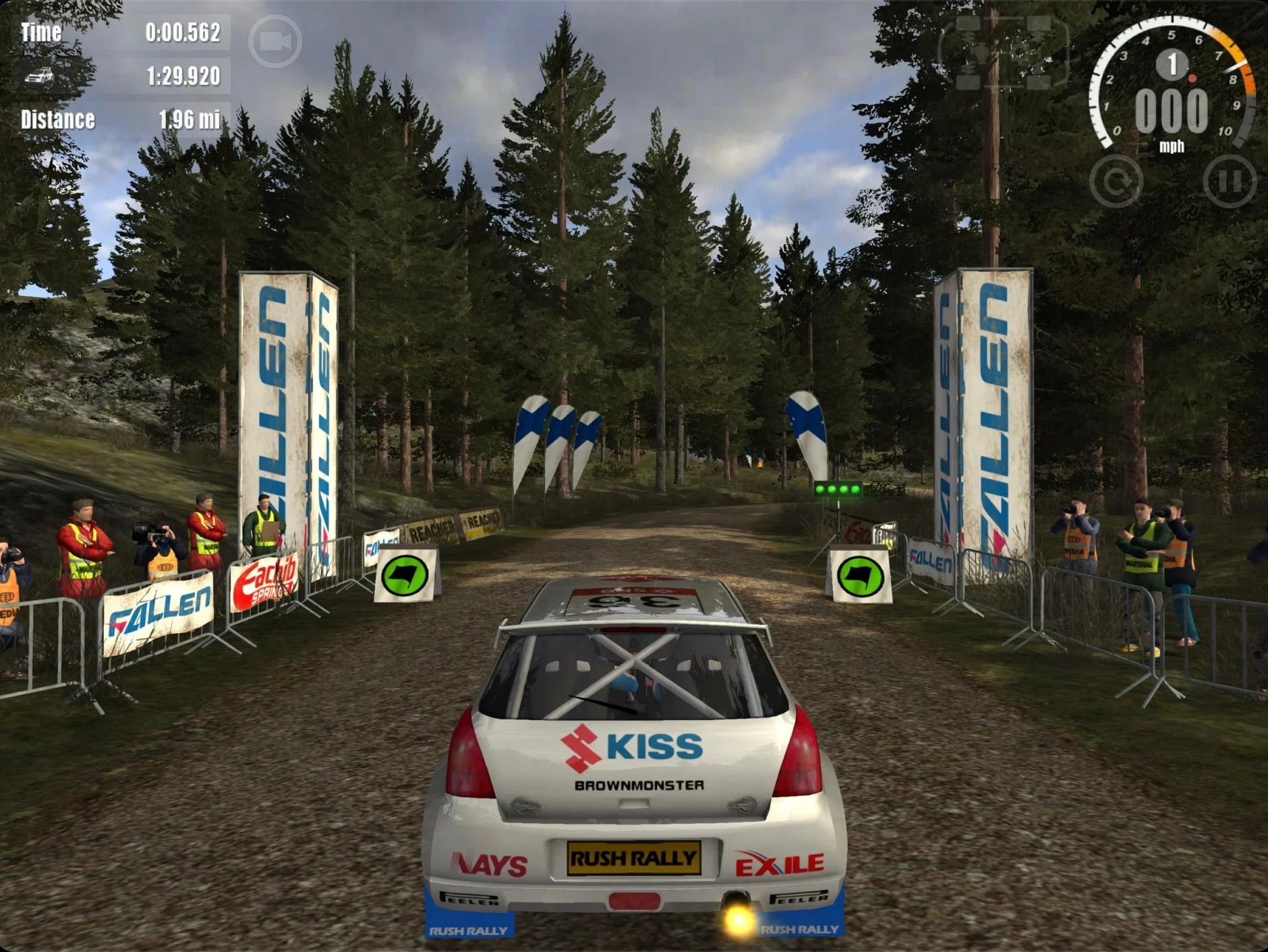The height and width of the screenshot is (952, 1268).
Task: Select the Time label in the HUD
Action: tap(40, 30)
